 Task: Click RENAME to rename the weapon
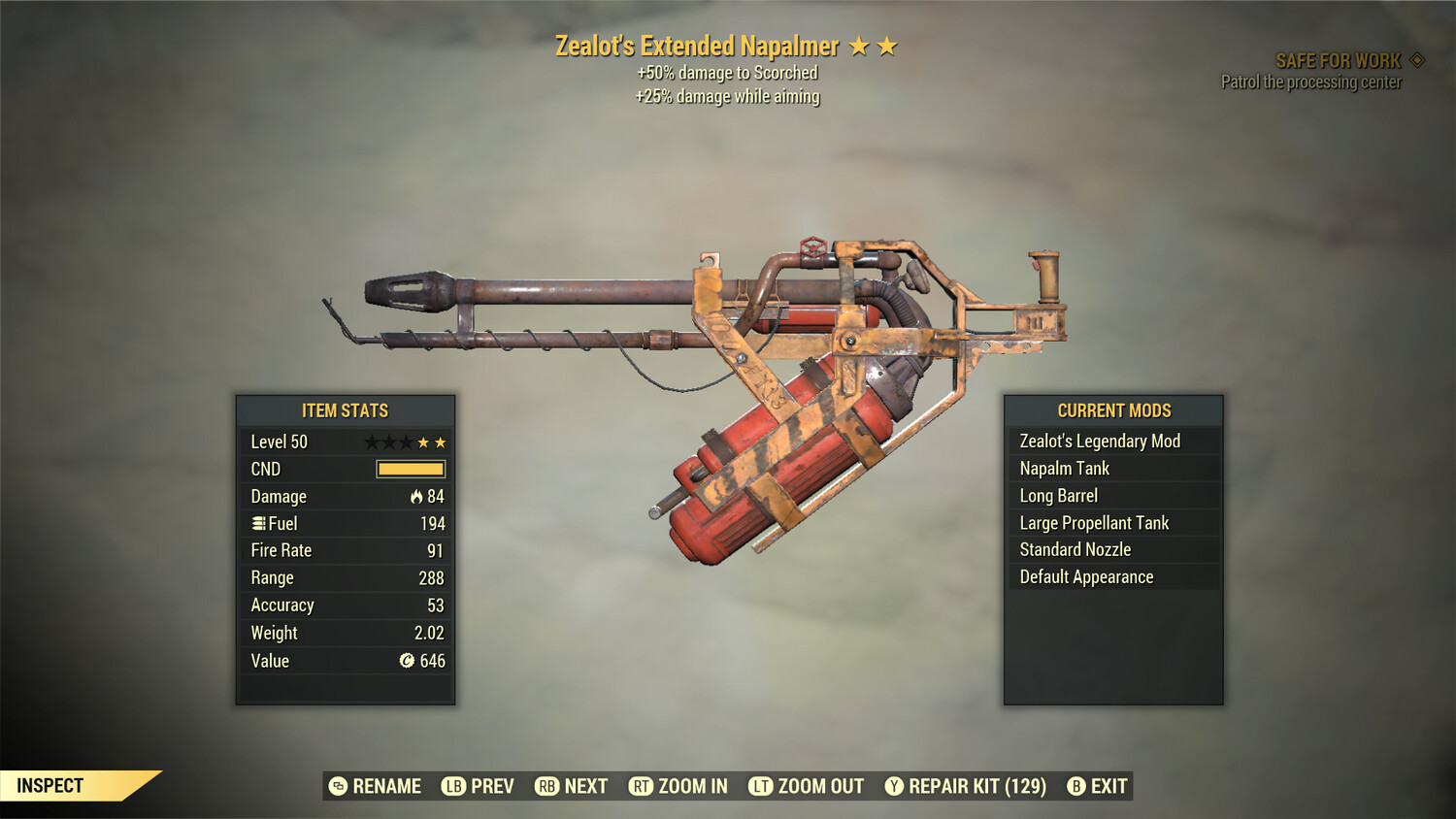click(385, 786)
